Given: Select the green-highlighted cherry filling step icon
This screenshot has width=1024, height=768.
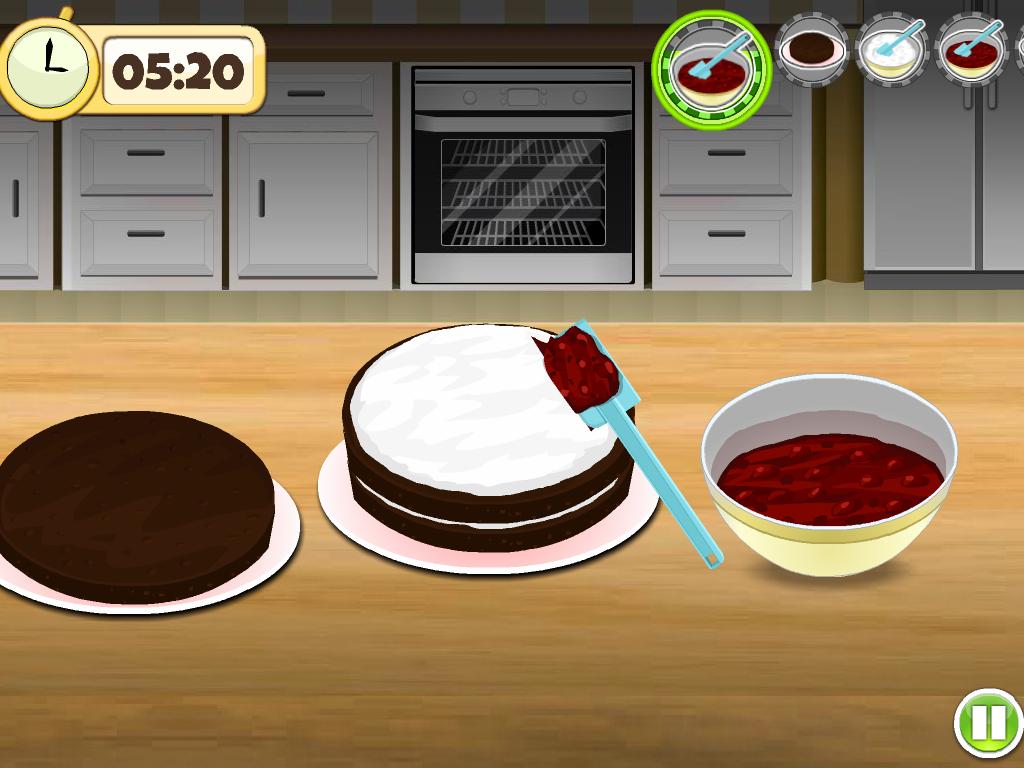Looking at the screenshot, I should [x=711, y=68].
